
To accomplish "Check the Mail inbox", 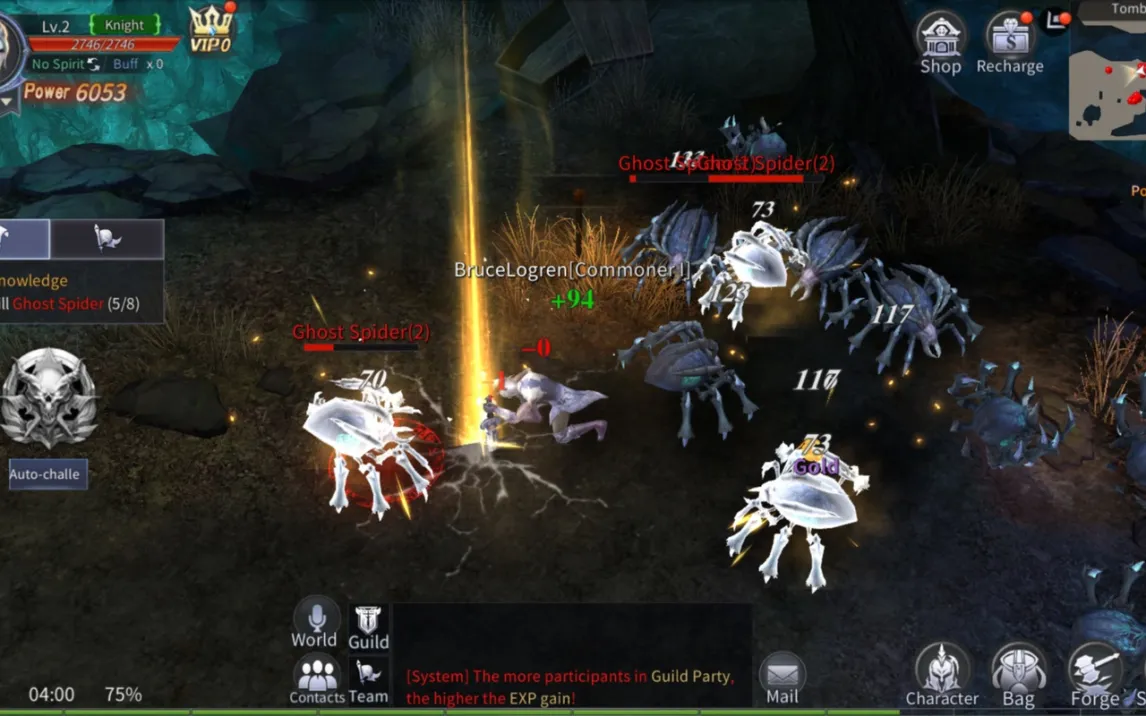I will coord(782,678).
